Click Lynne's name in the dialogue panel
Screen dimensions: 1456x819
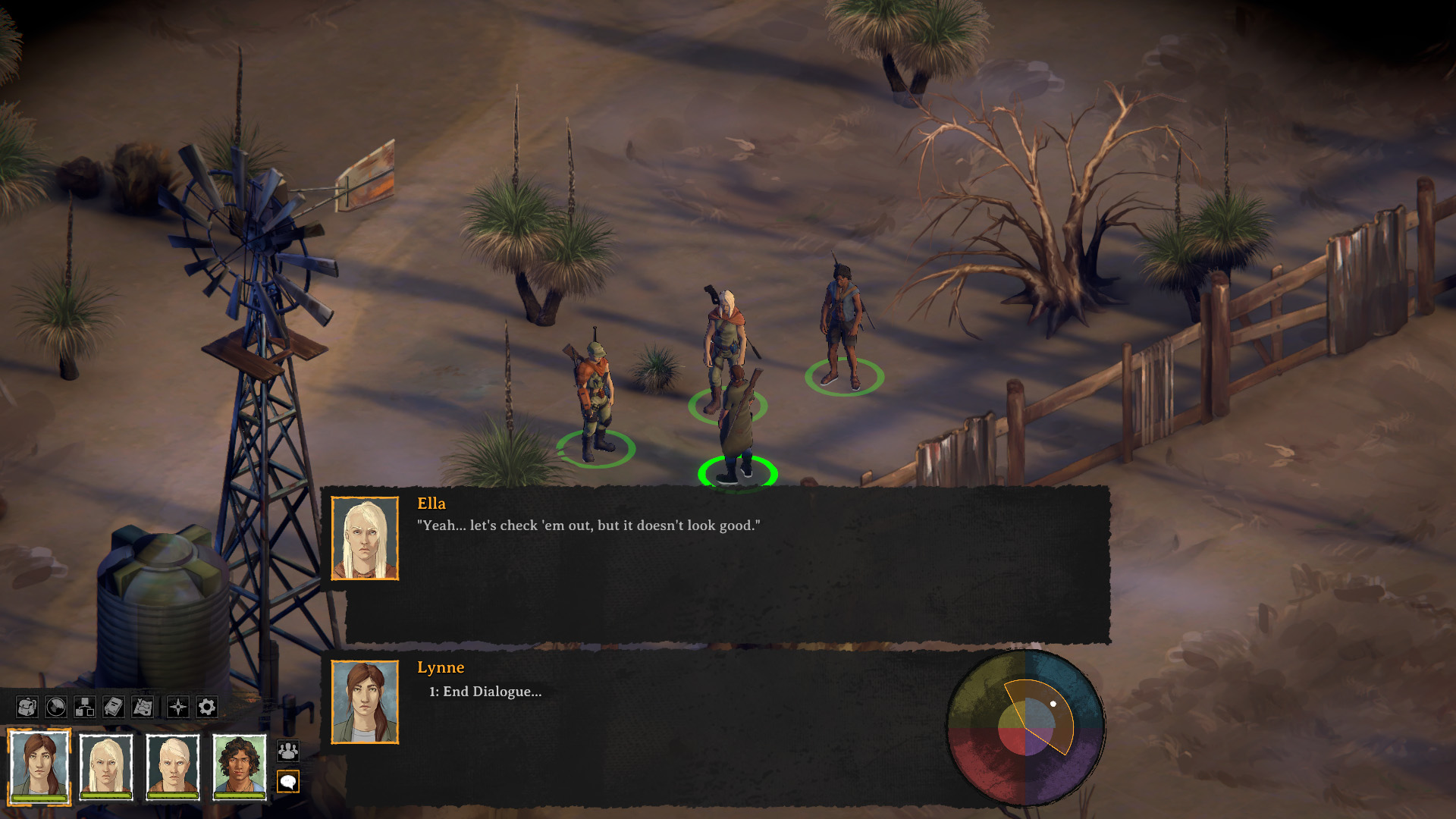point(440,668)
